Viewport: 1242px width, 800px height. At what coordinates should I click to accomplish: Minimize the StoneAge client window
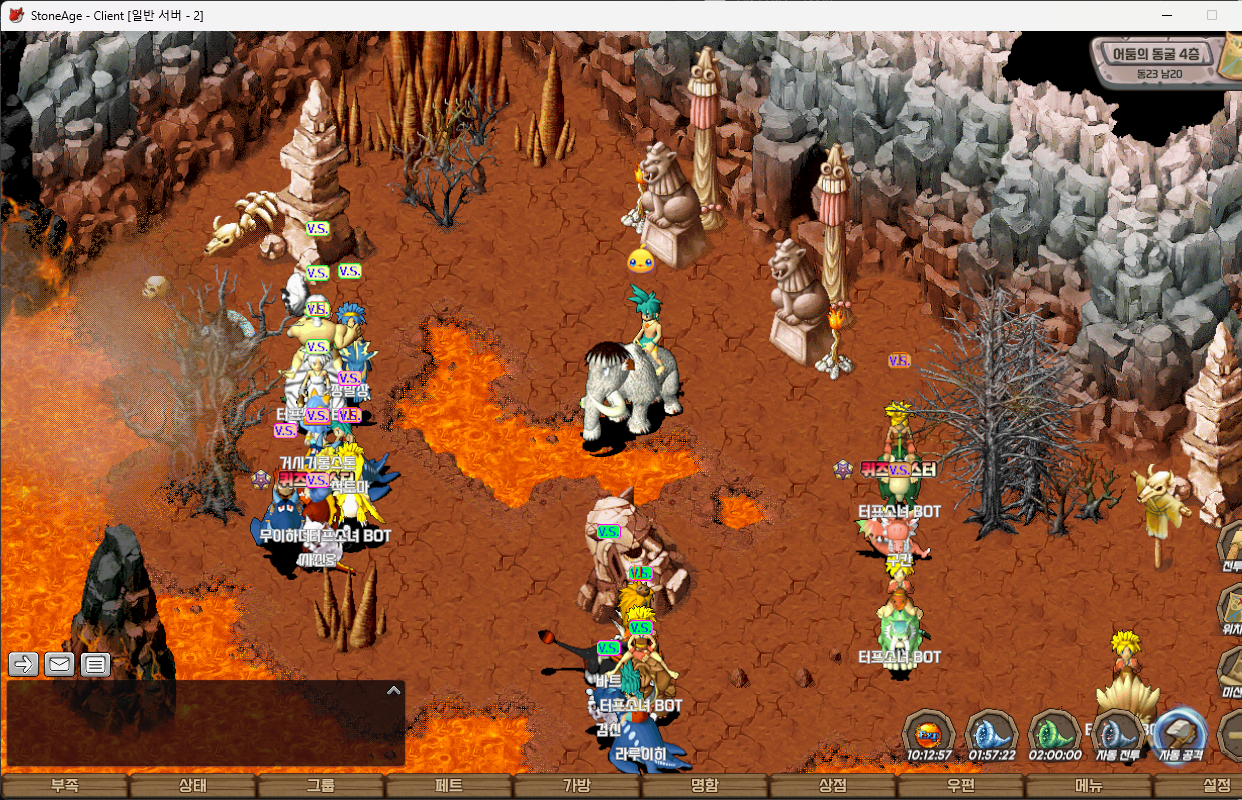coord(1166,15)
